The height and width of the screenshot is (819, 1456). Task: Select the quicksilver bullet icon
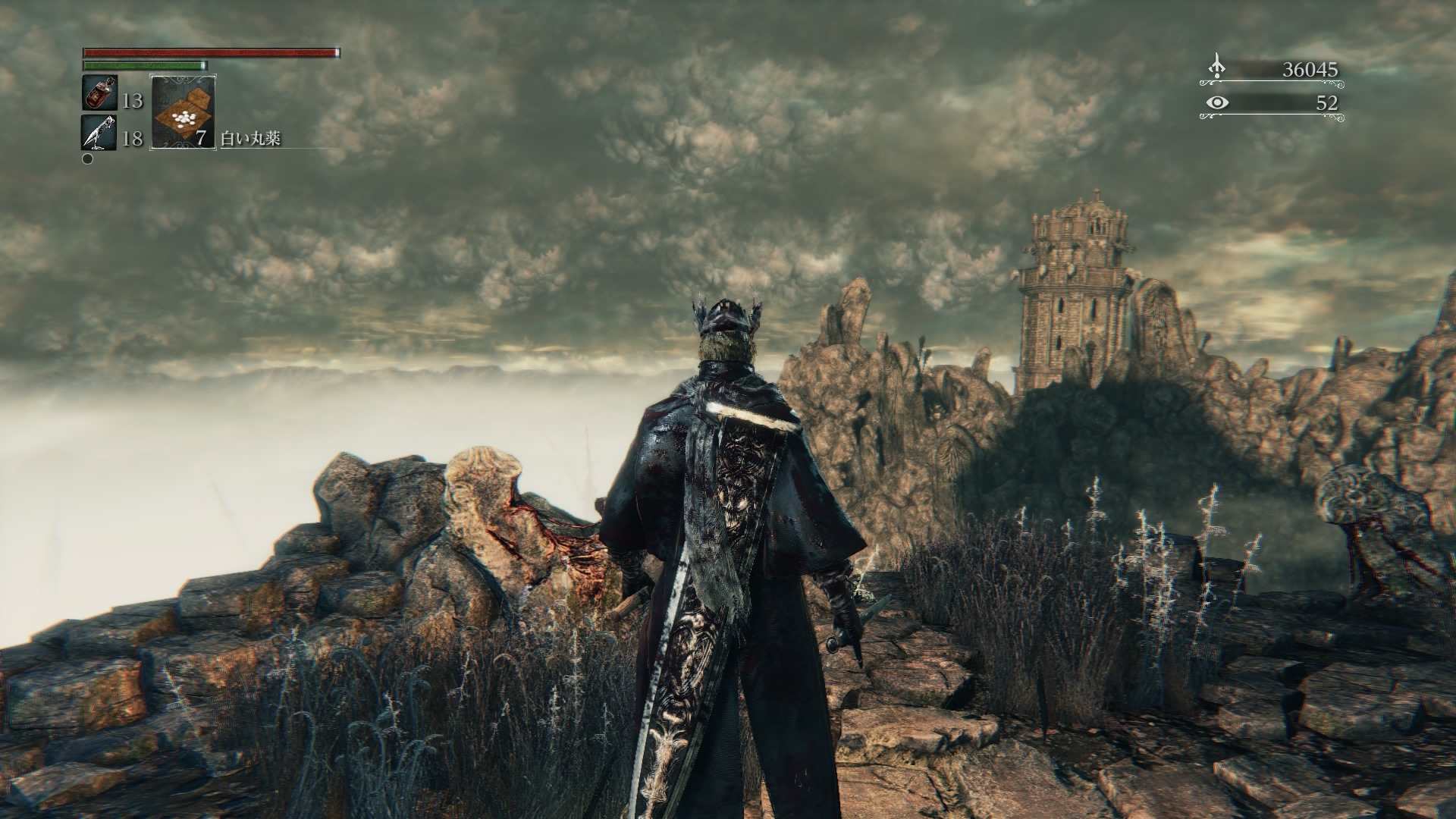(x=99, y=133)
